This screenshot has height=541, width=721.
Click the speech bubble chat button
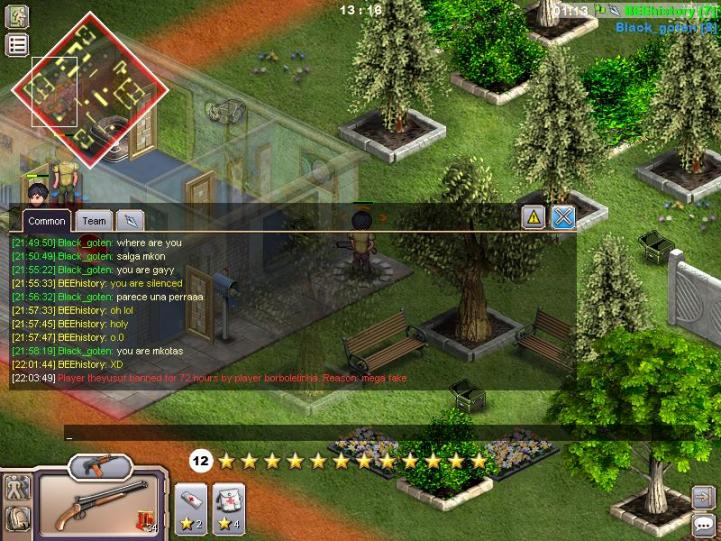[x=702, y=524]
